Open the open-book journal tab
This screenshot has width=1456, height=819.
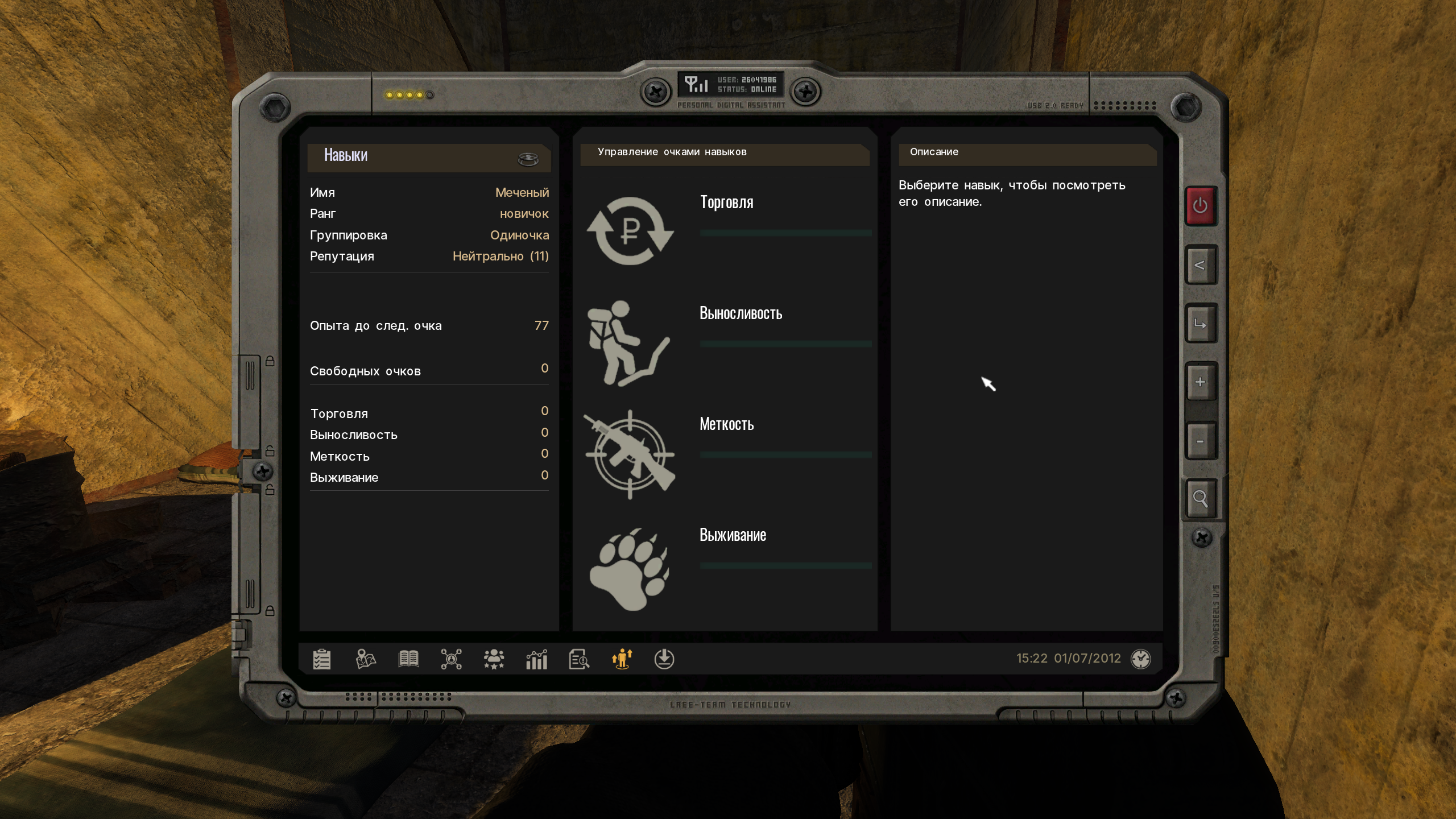tap(408, 659)
